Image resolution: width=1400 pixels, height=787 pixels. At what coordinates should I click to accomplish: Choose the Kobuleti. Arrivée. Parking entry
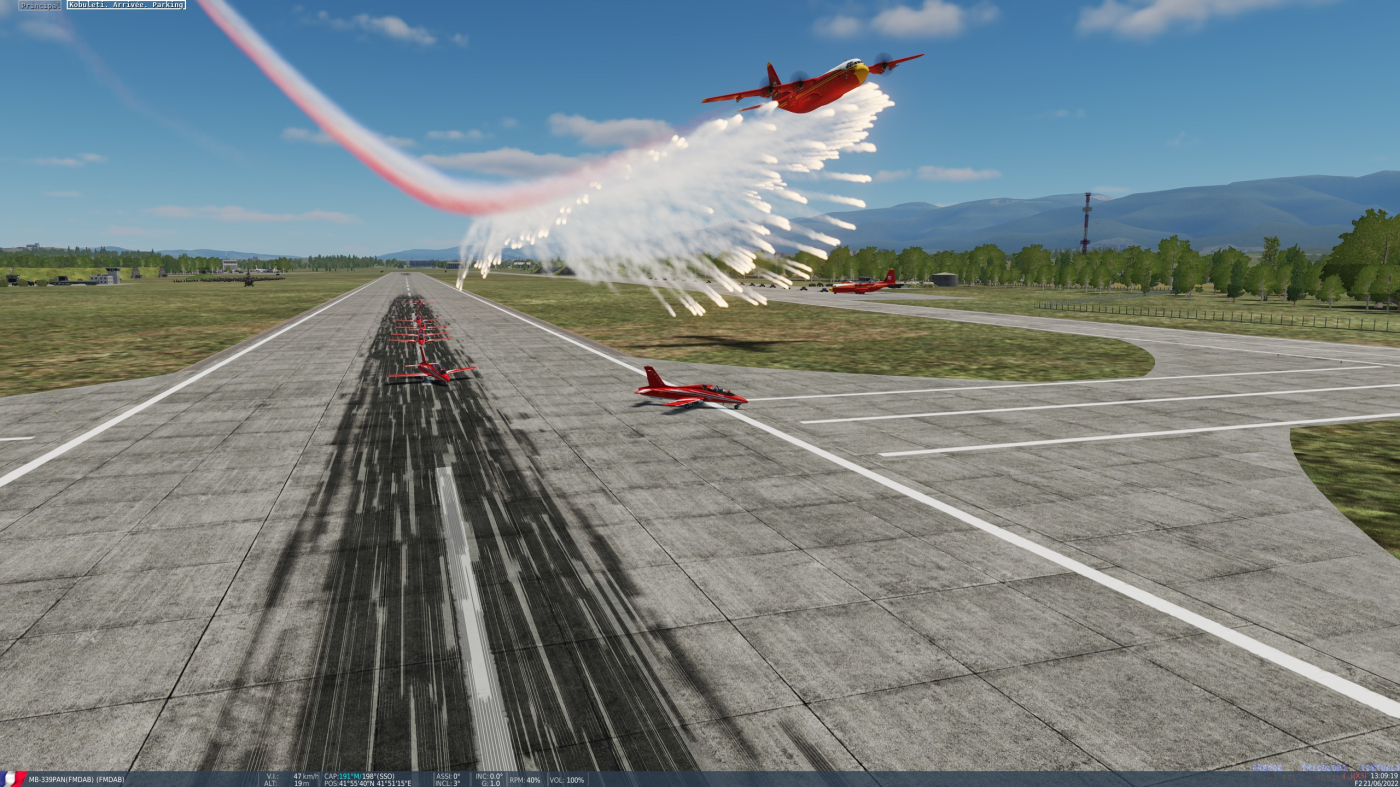(126, 5)
